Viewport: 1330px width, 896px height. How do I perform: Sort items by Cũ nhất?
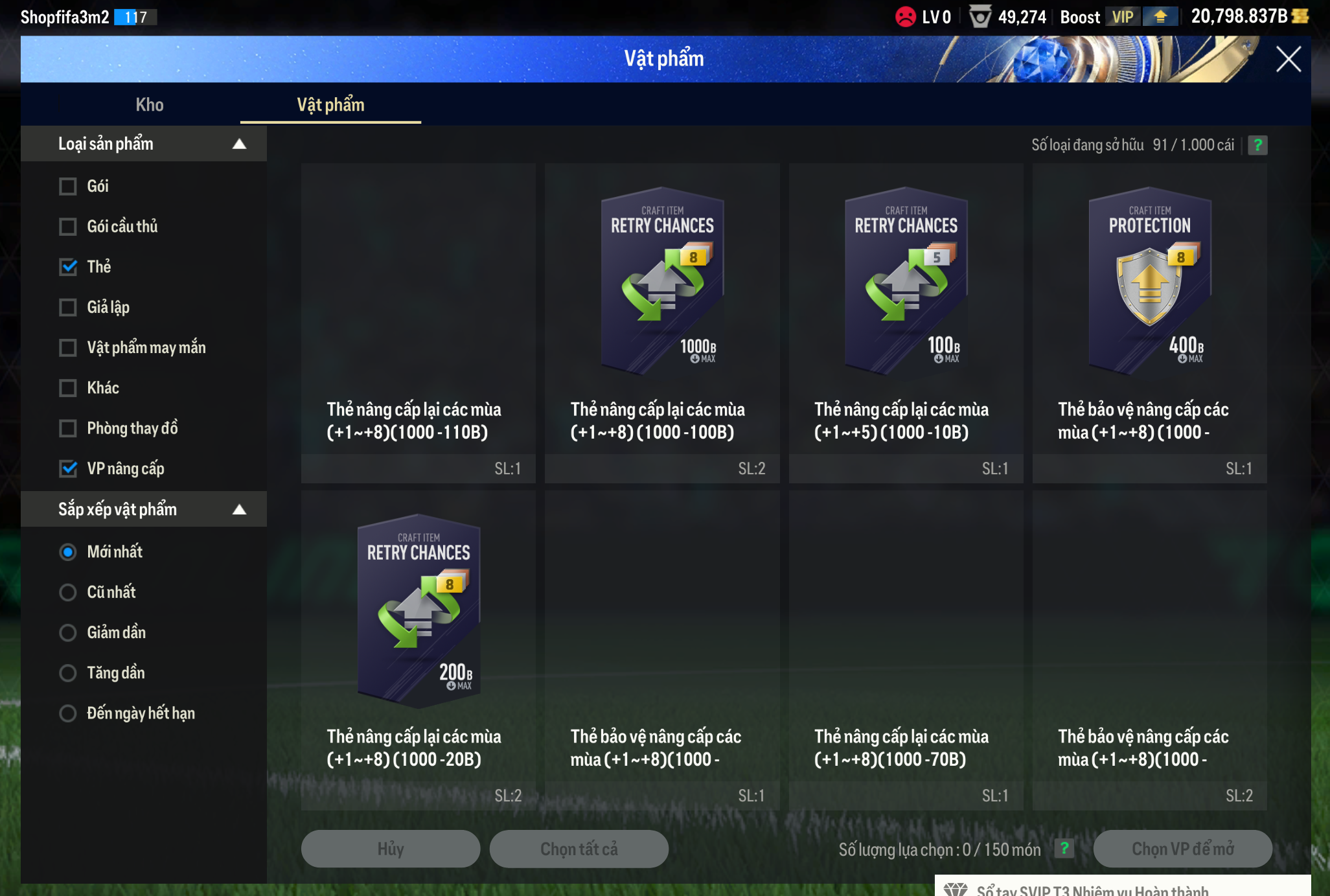68,592
